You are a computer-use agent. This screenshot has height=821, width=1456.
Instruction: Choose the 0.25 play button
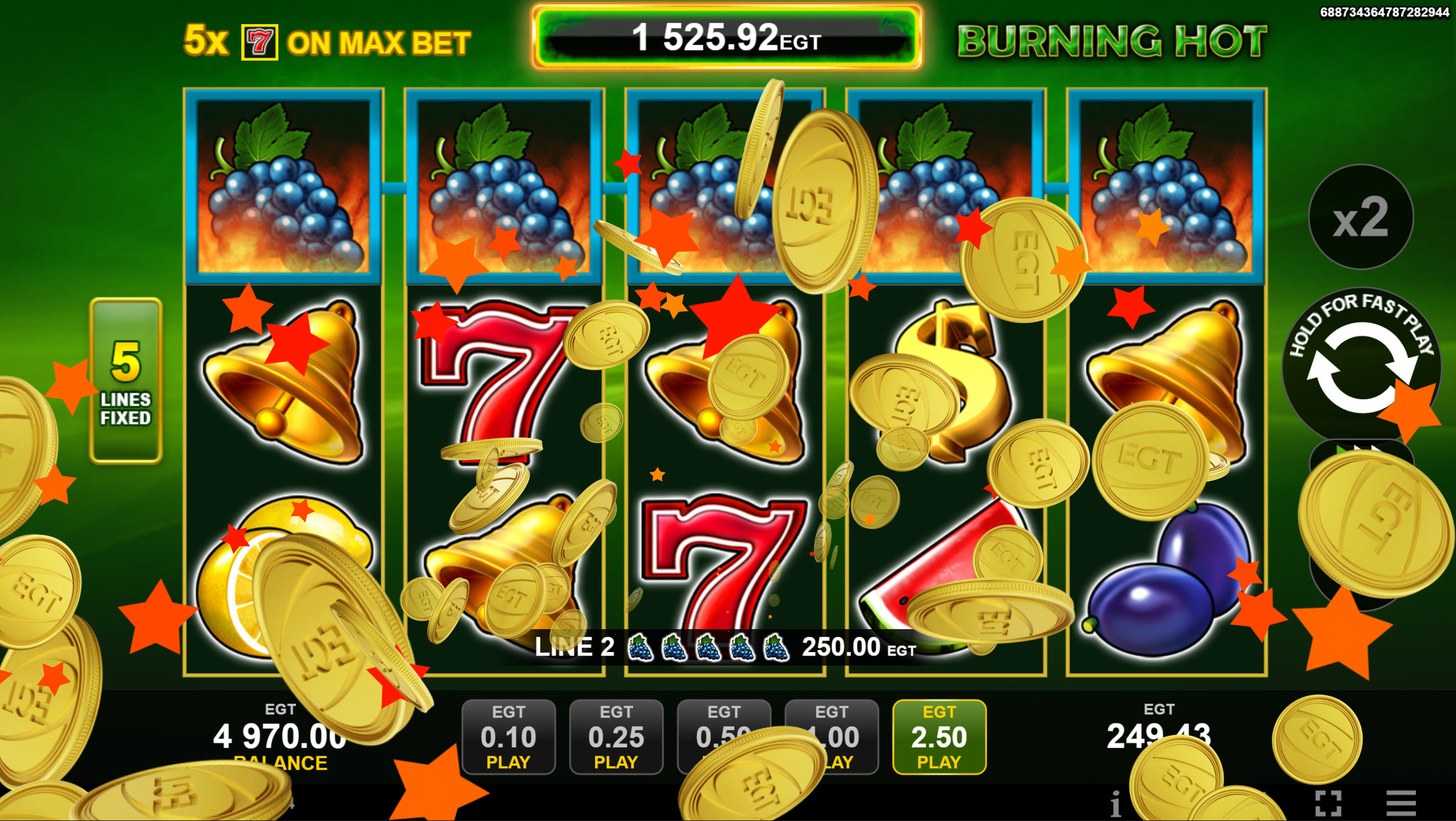616,736
